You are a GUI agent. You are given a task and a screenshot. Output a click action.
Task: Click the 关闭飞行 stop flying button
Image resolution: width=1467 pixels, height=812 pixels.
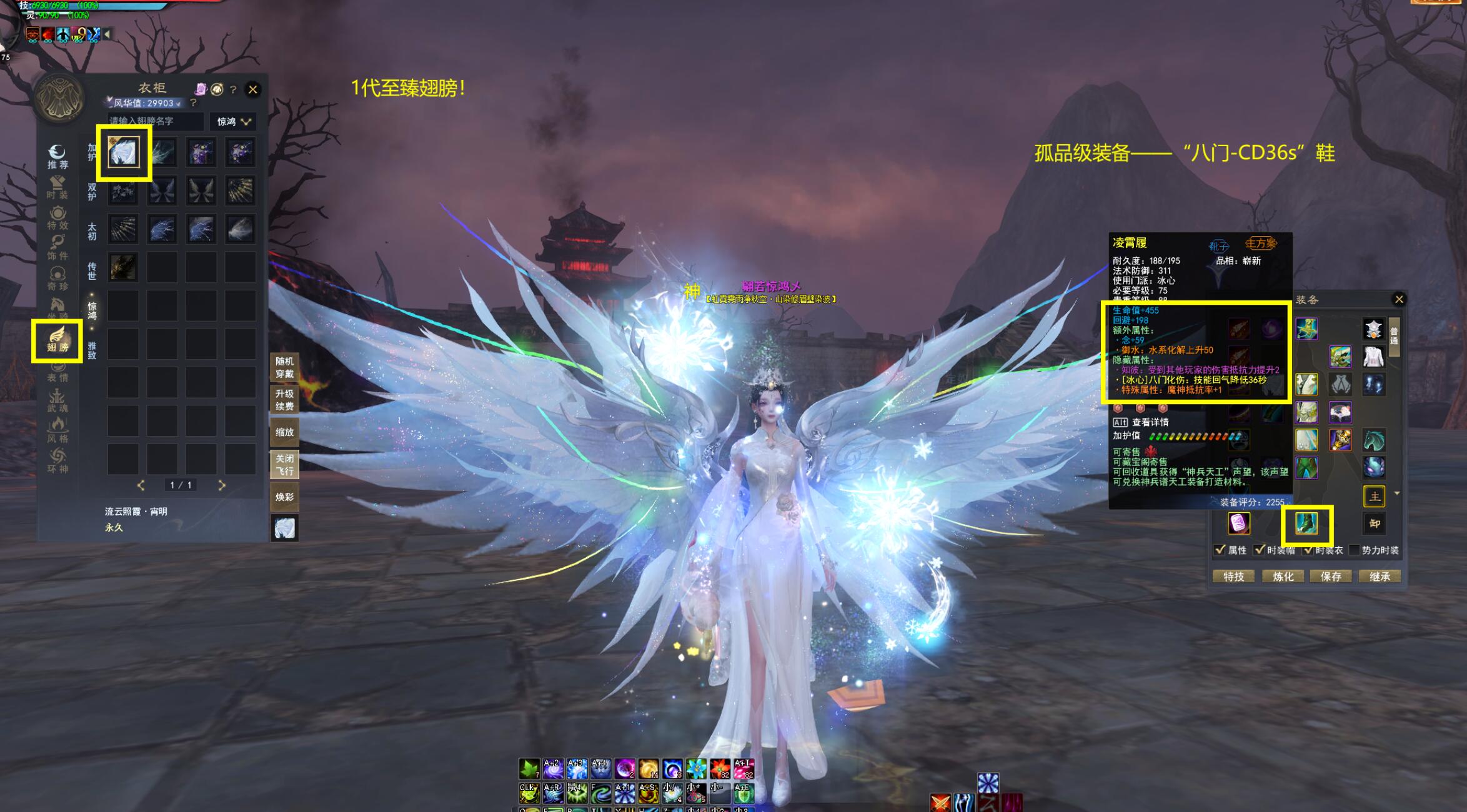coord(284,465)
